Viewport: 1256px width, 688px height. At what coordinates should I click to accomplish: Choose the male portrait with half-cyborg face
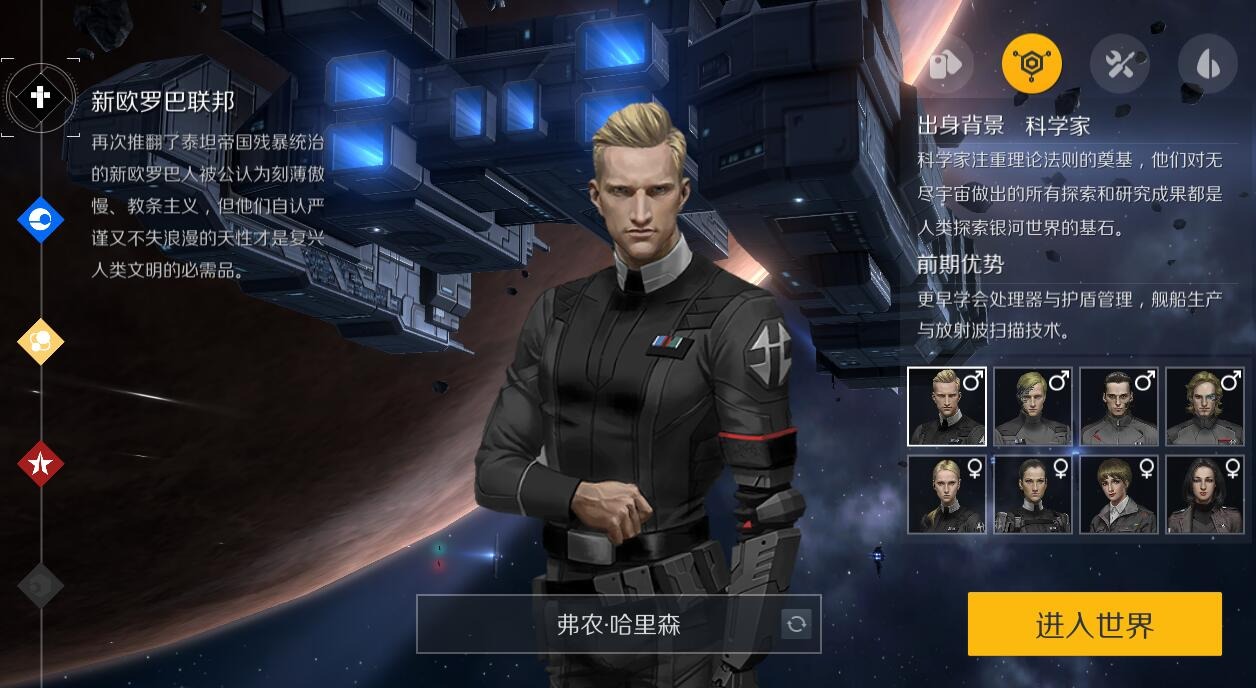click(1032, 406)
